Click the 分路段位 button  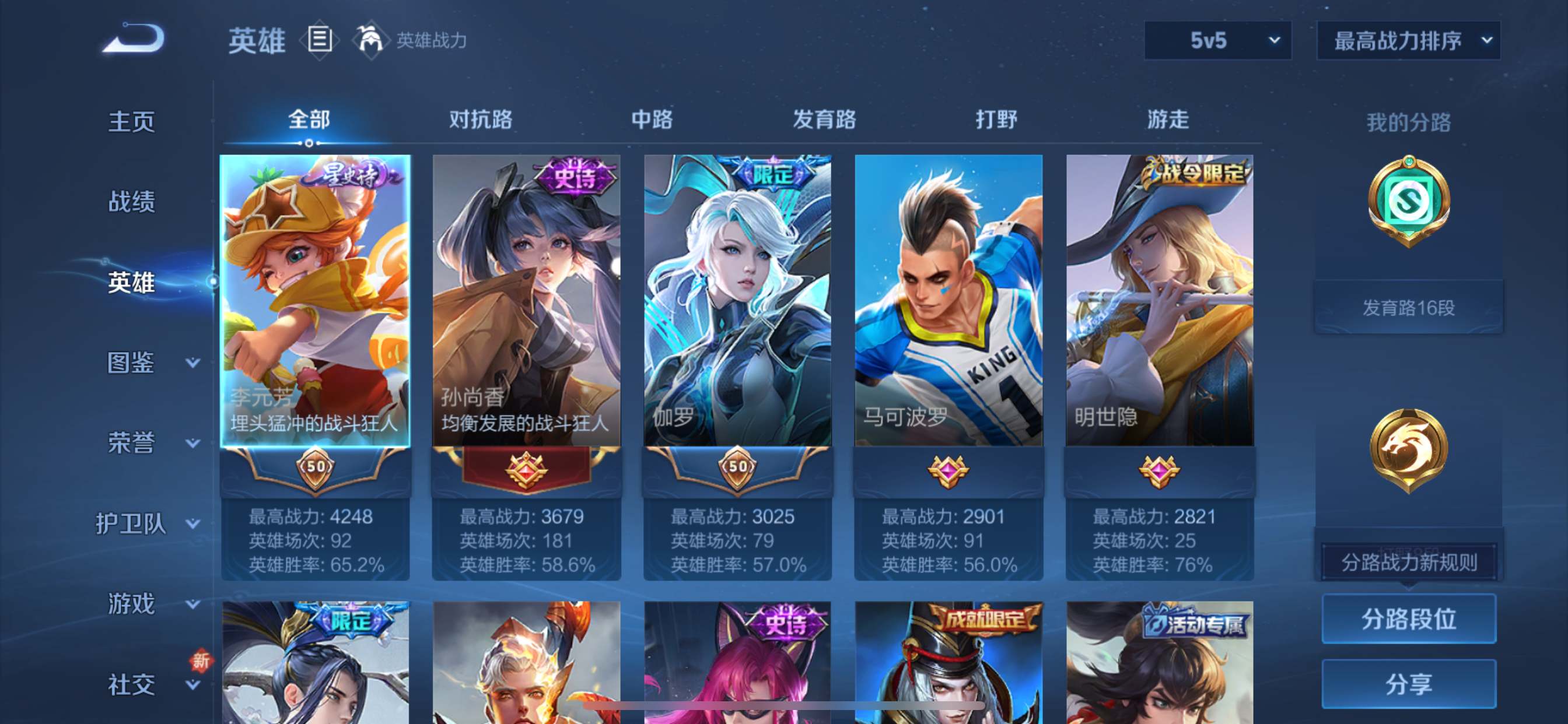click(x=1409, y=618)
